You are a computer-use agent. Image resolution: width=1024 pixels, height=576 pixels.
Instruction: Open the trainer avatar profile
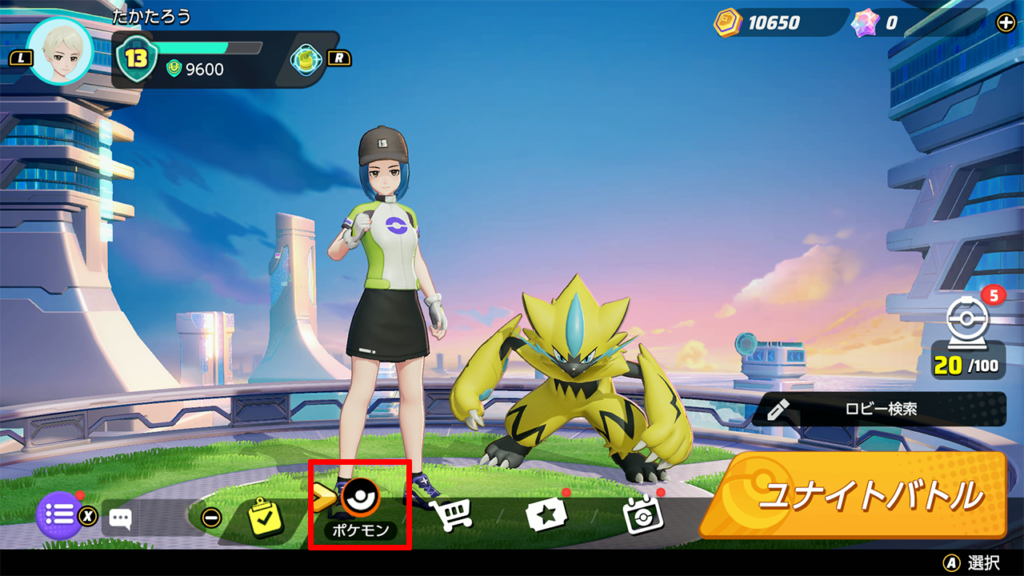click(x=60, y=51)
